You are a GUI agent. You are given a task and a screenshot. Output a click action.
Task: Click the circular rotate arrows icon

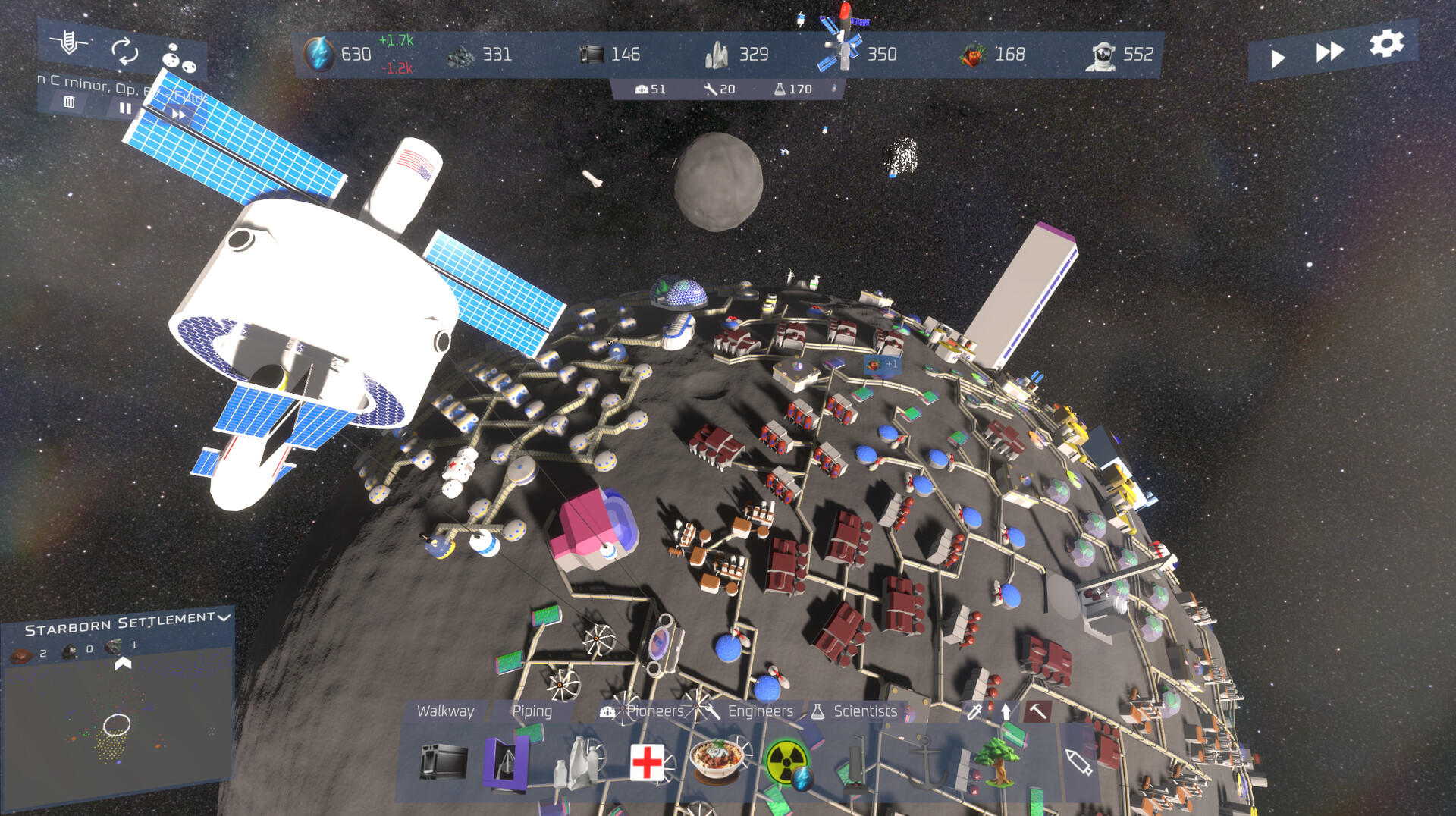click(x=124, y=52)
